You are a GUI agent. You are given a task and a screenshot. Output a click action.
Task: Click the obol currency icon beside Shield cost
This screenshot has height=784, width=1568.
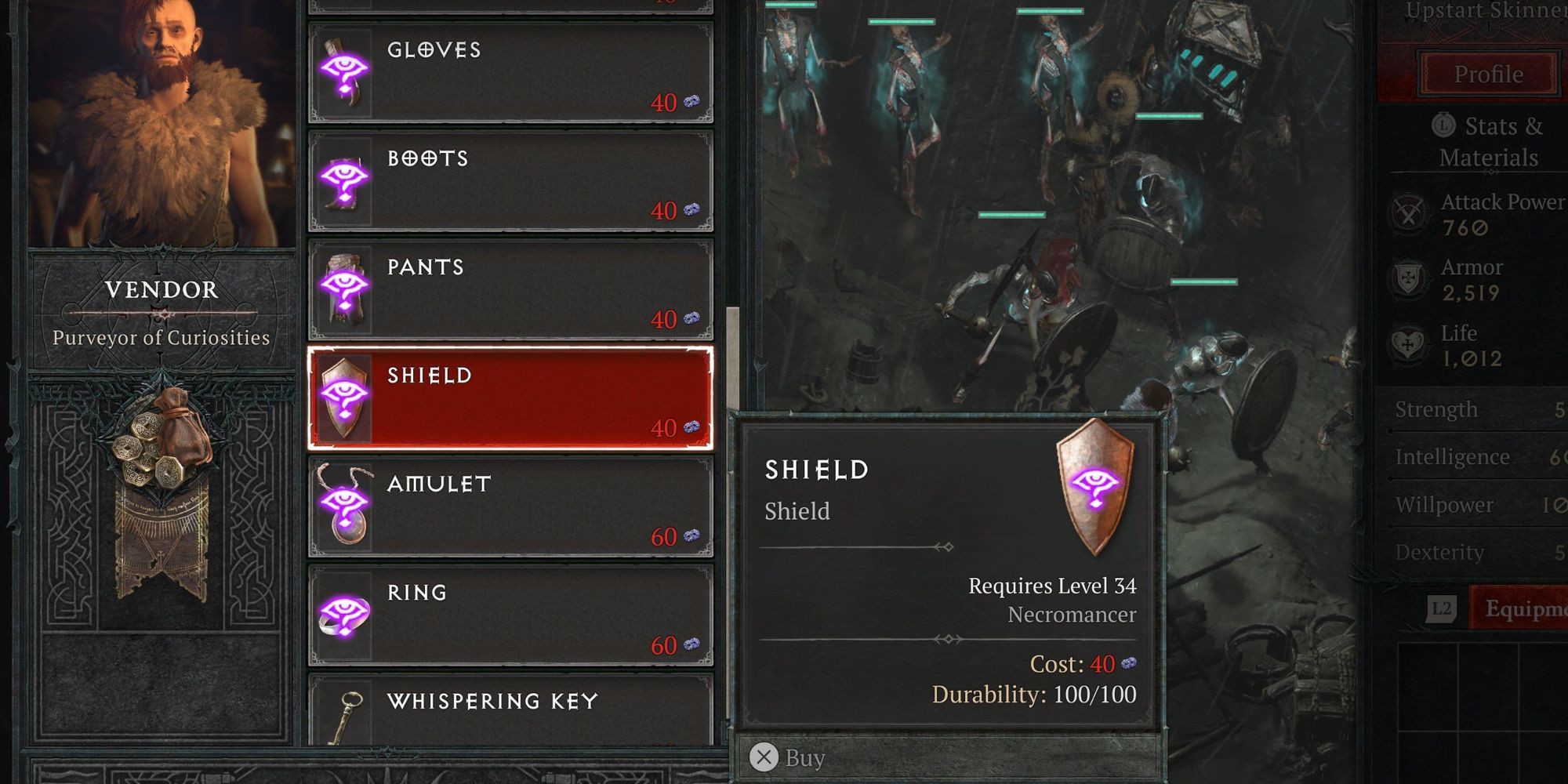tap(1129, 662)
